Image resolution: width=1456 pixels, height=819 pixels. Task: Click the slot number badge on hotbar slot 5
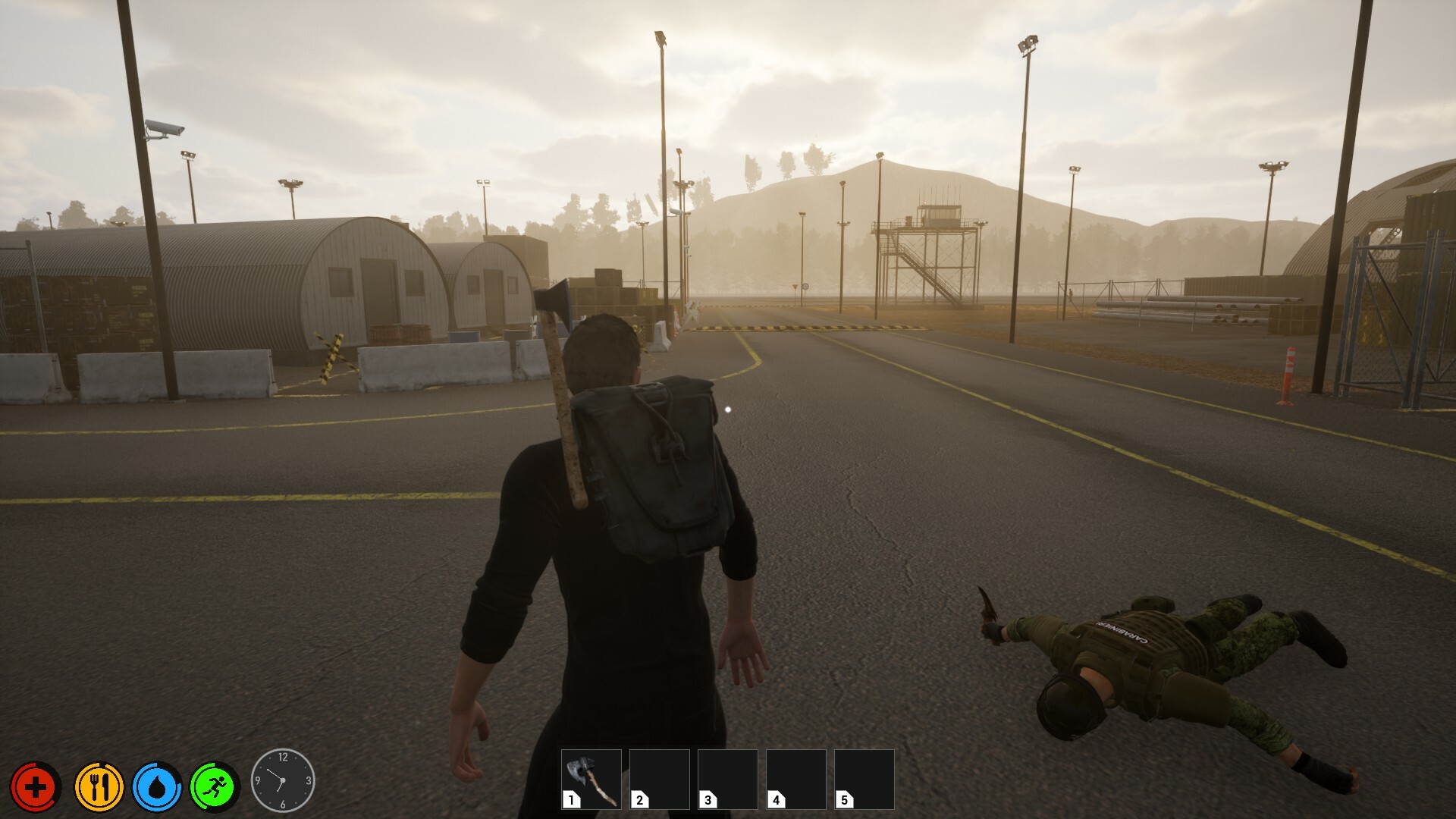click(x=845, y=799)
